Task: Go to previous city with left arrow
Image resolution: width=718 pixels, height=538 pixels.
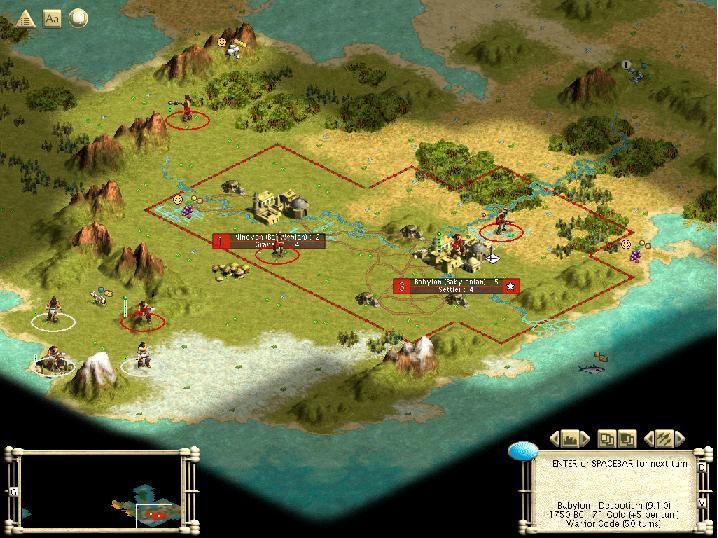Action: click(554, 439)
